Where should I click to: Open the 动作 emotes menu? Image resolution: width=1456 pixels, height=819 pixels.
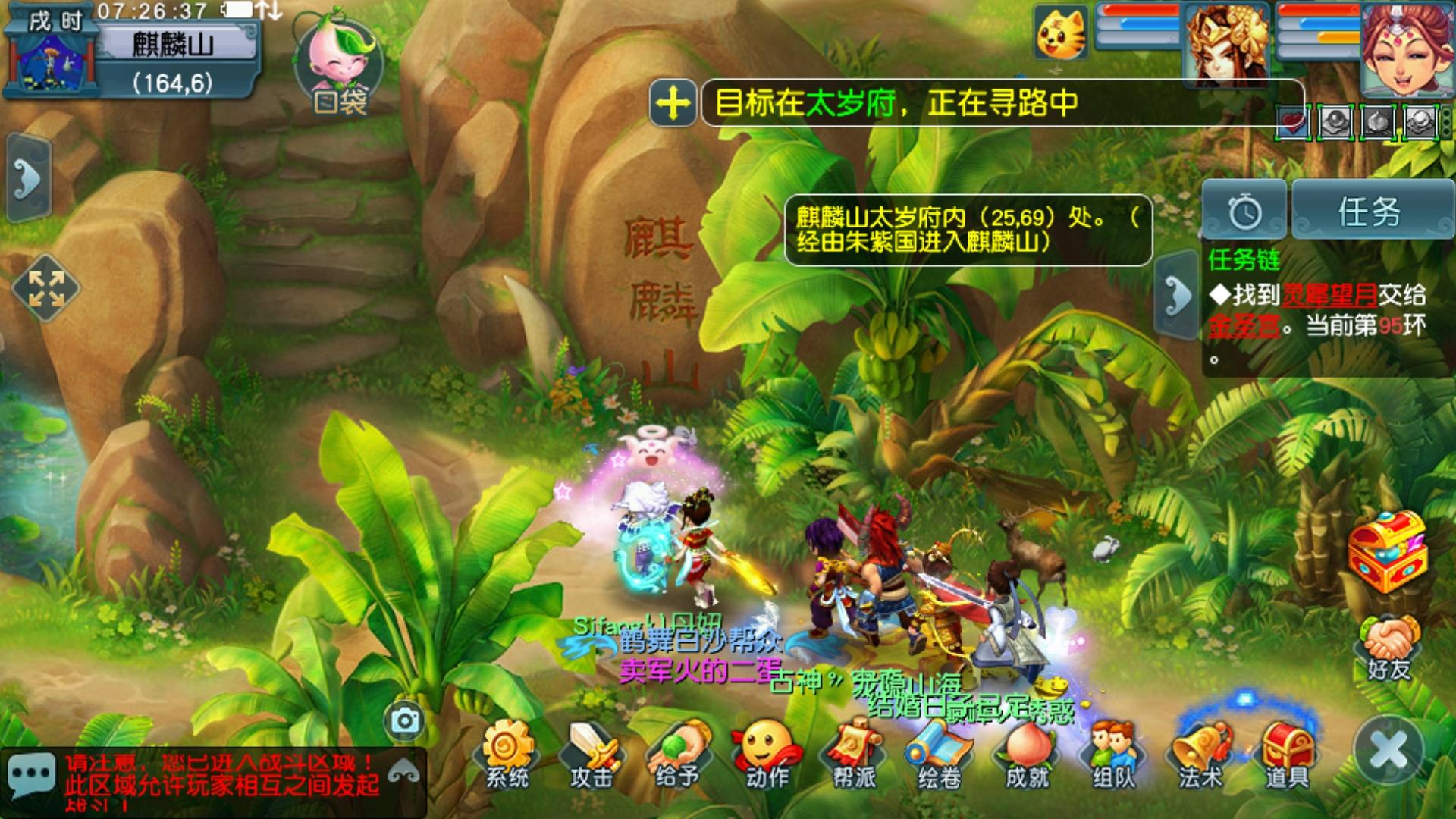point(766,754)
